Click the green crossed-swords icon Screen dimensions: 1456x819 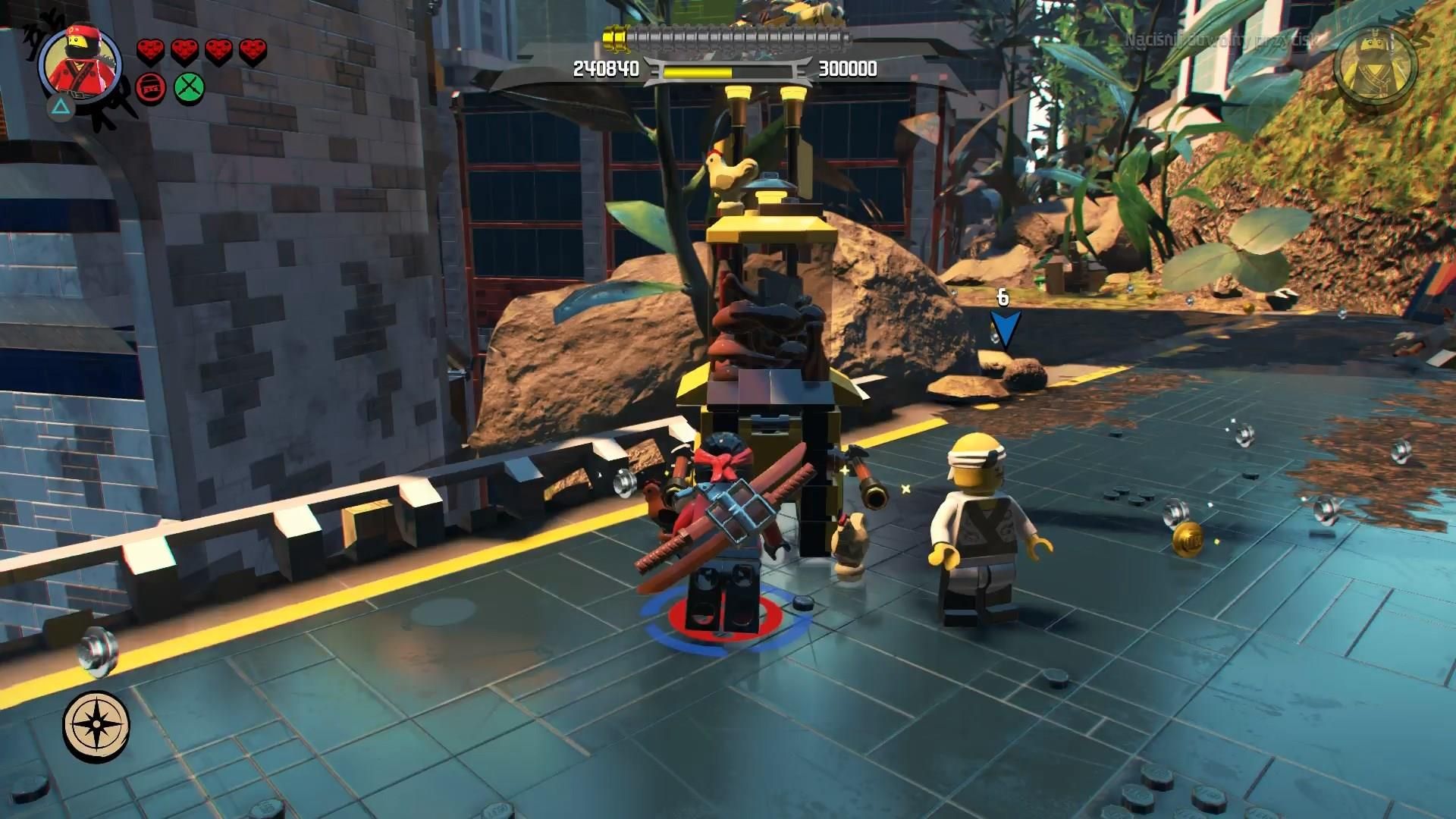click(189, 89)
